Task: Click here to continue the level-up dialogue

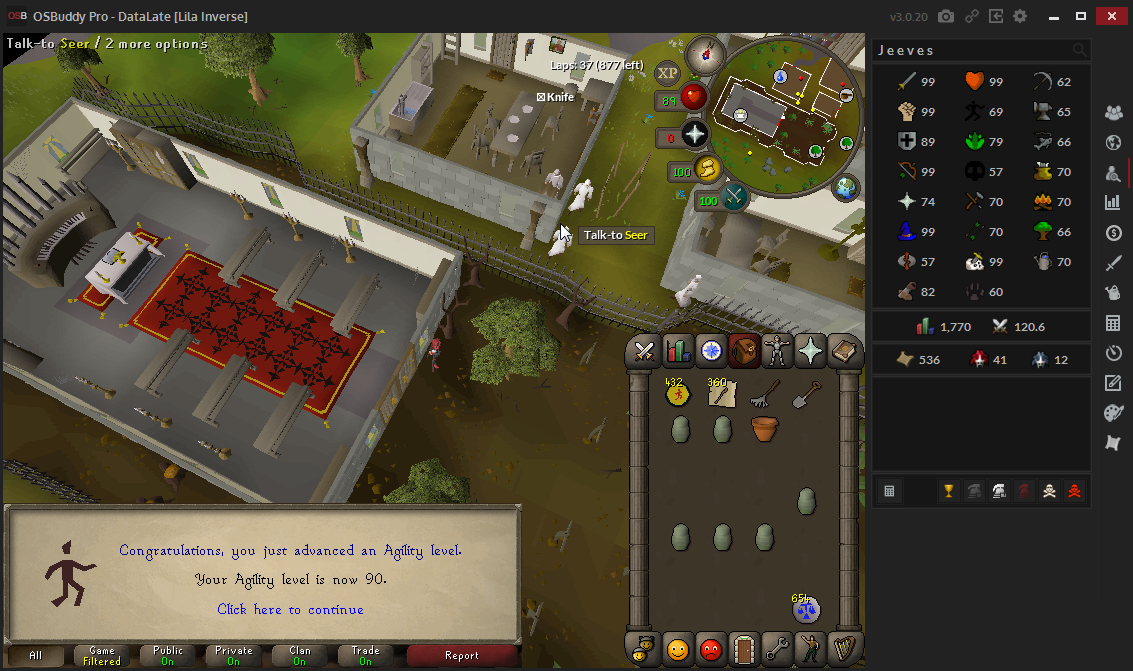Action: (x=290, y=609)
